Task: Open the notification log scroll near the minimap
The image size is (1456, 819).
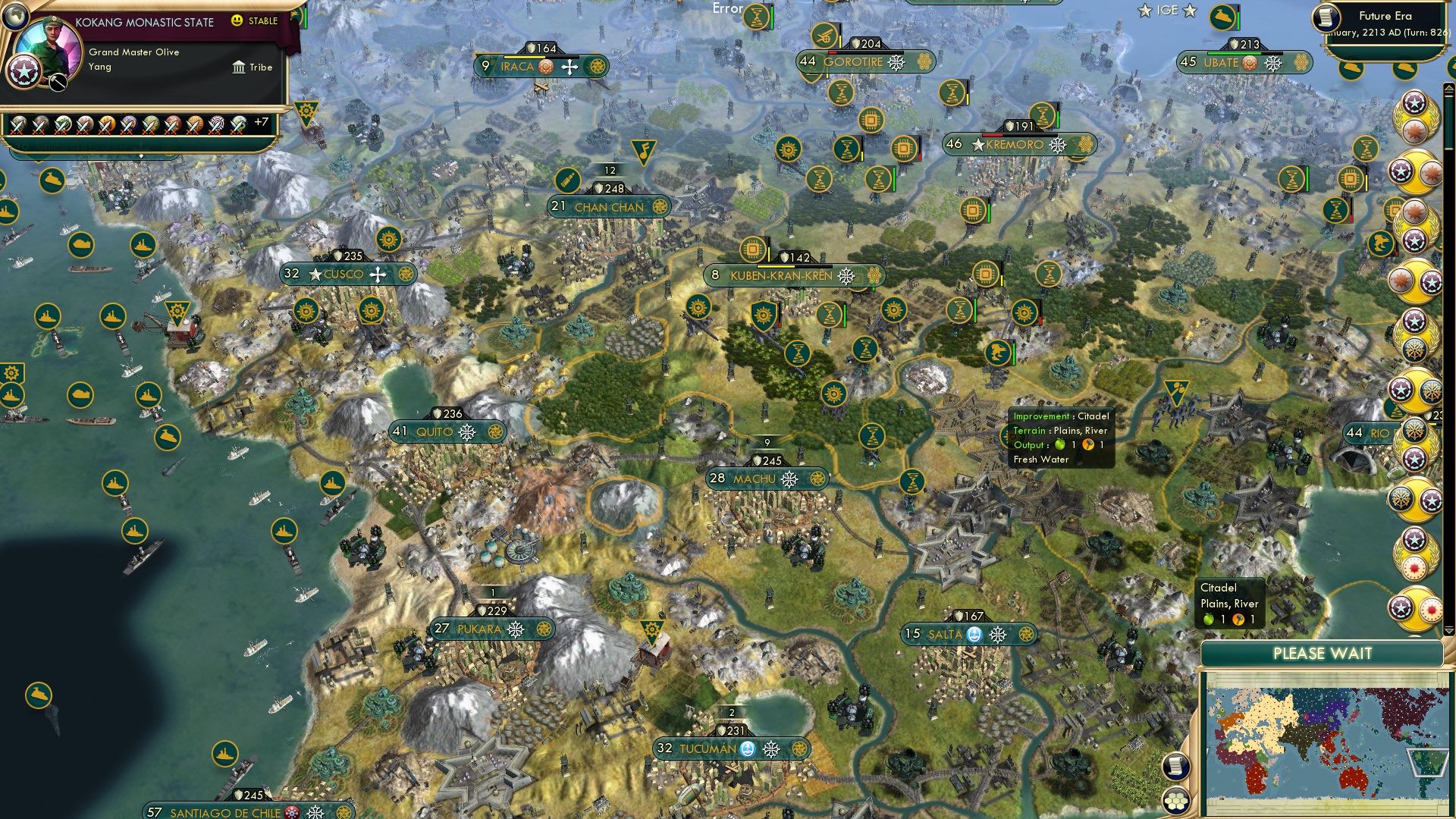Action: [1176, 766]
